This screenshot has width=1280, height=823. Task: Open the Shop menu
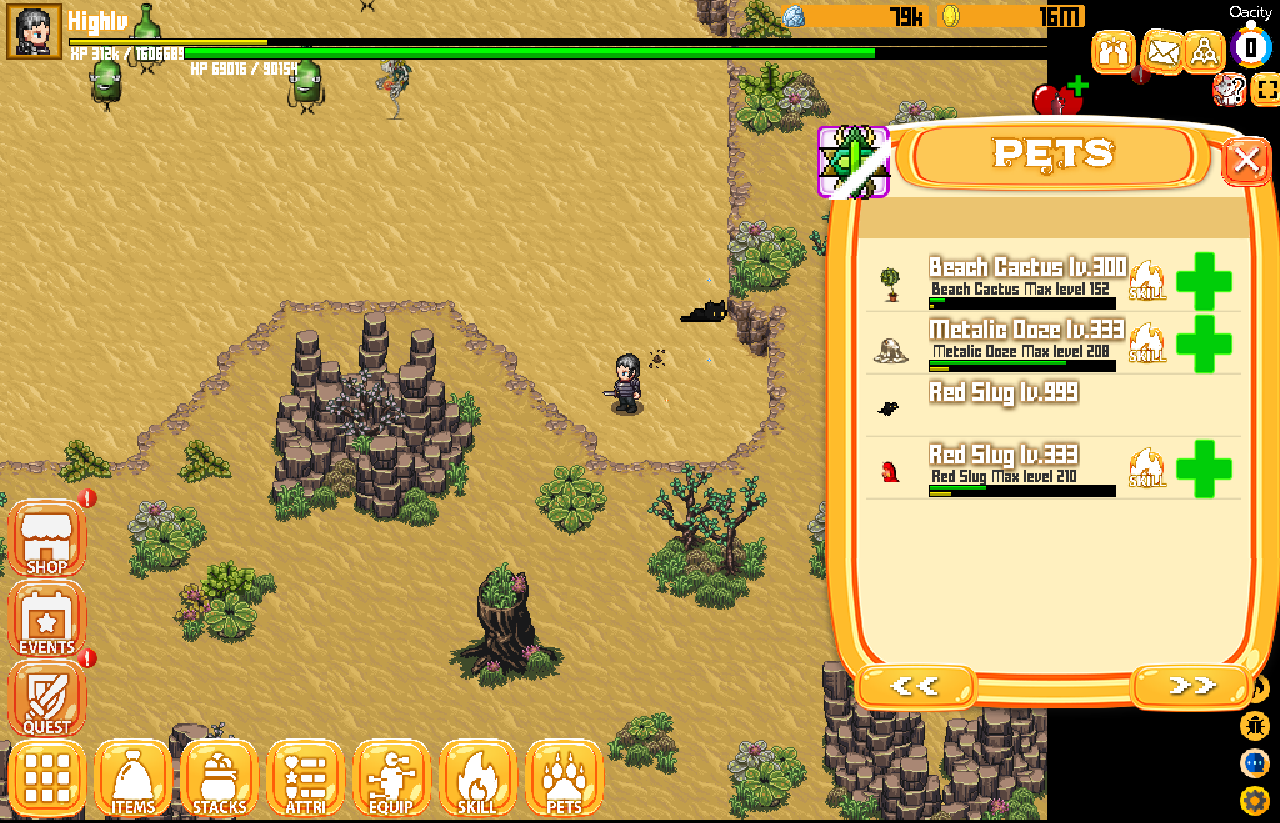46,542
